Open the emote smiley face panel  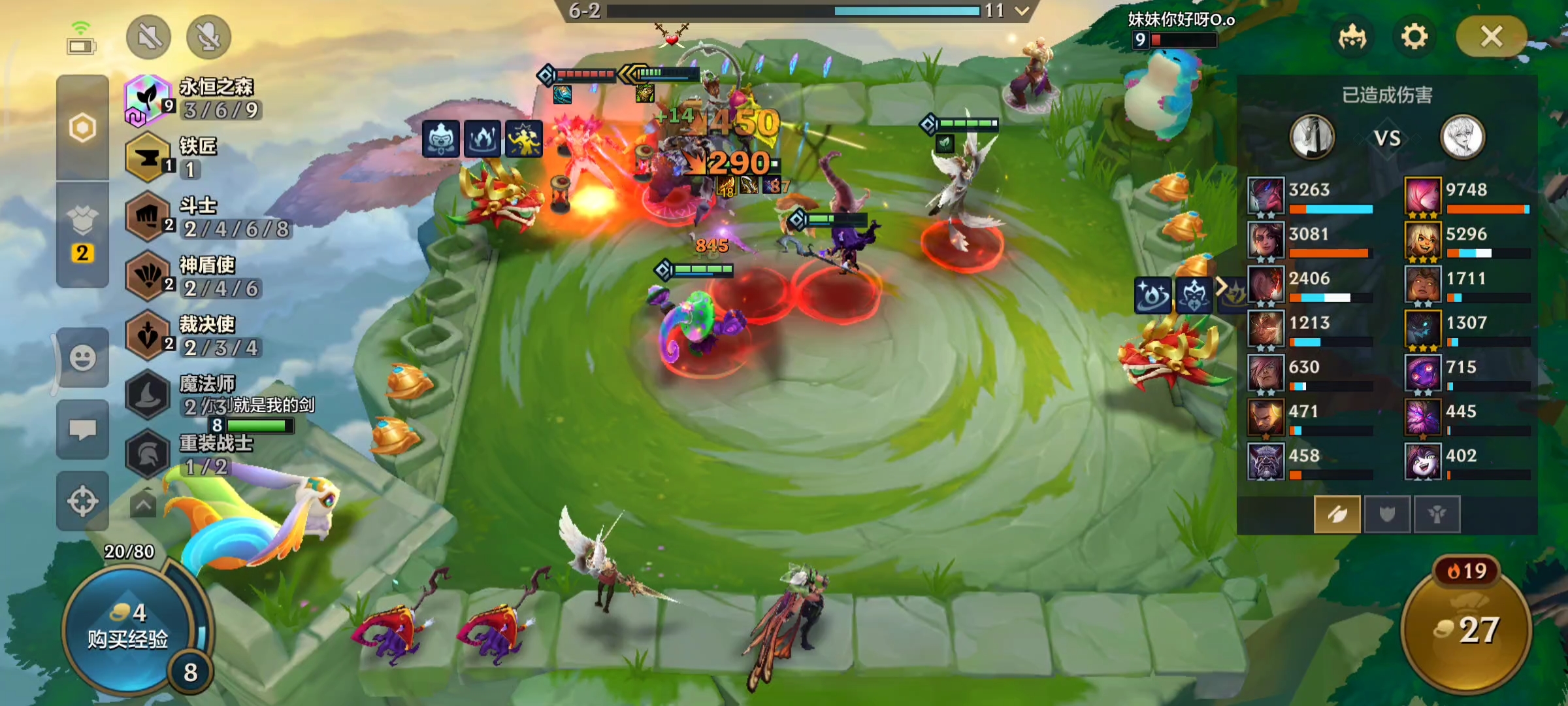[x=82, y=358]
